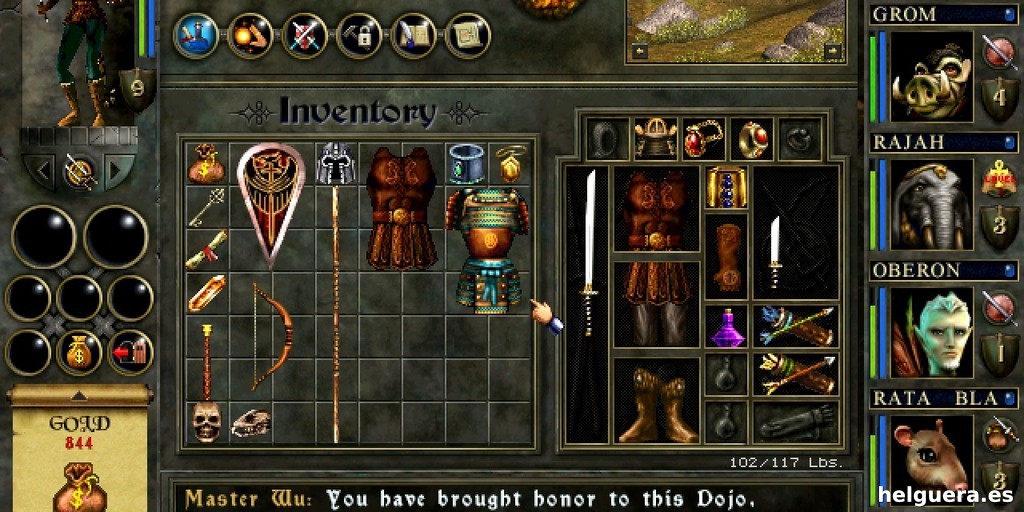
Task: Select the equipped katana weapon slot
Action: point(588,302)
